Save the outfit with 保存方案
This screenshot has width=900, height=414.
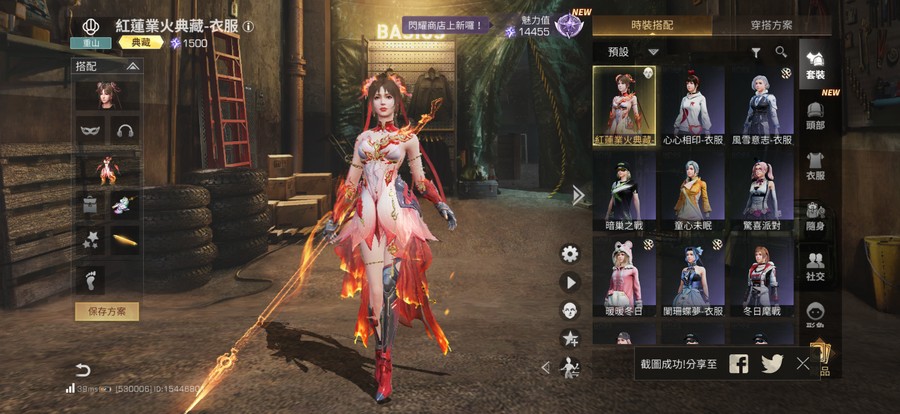click(107, 311)
